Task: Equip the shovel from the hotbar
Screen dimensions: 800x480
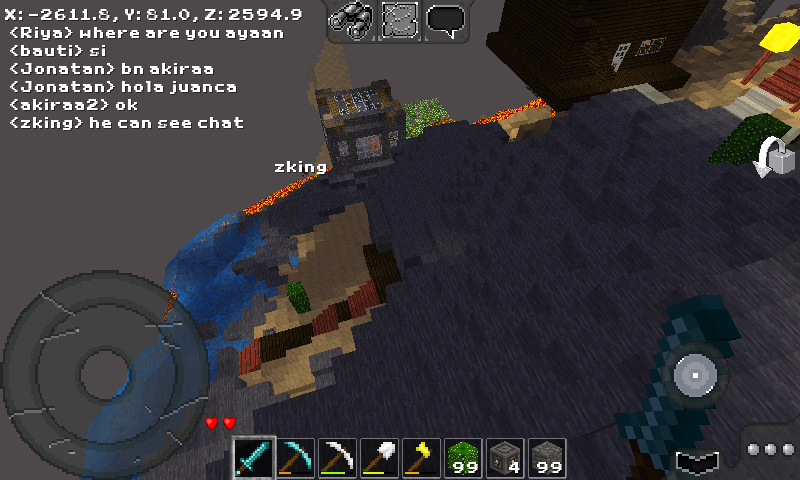Action: pyautogui.click(x=379, y=458)
